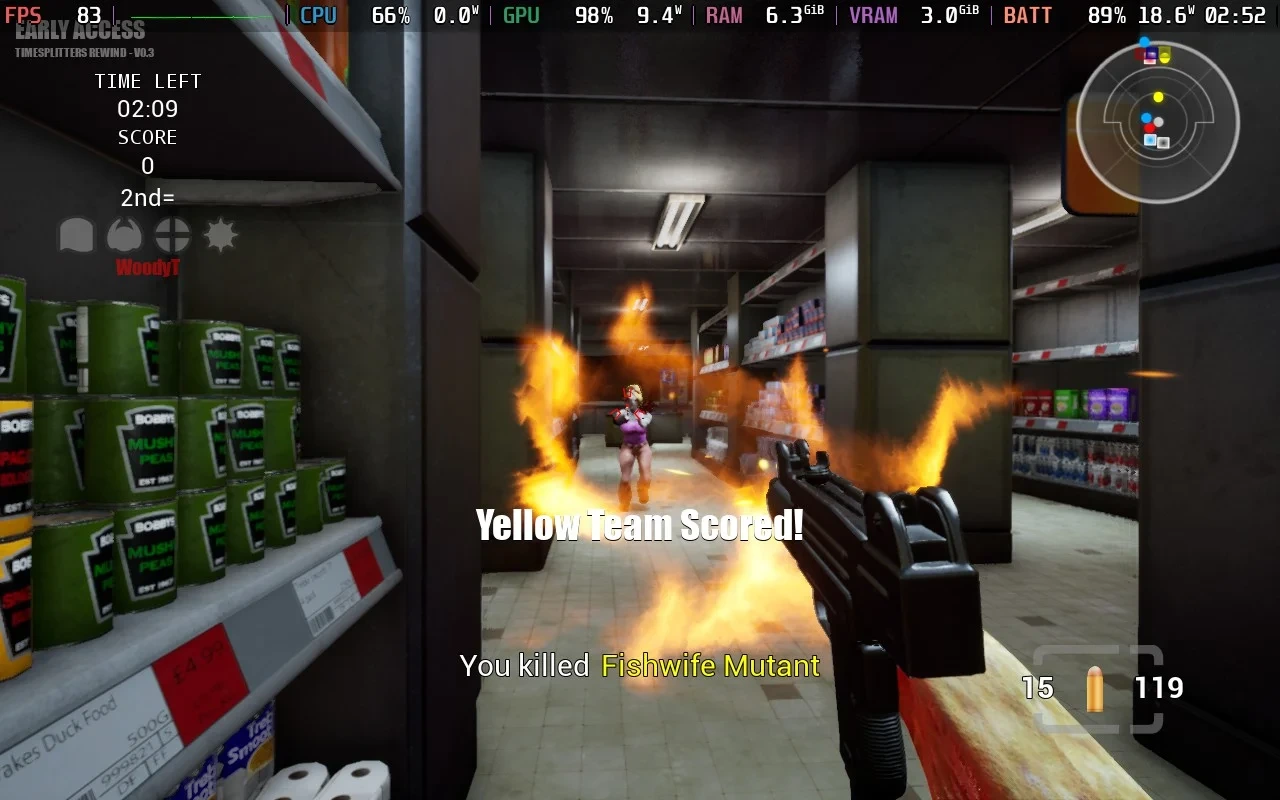Click the circular radar minimap

[1157, 122]
